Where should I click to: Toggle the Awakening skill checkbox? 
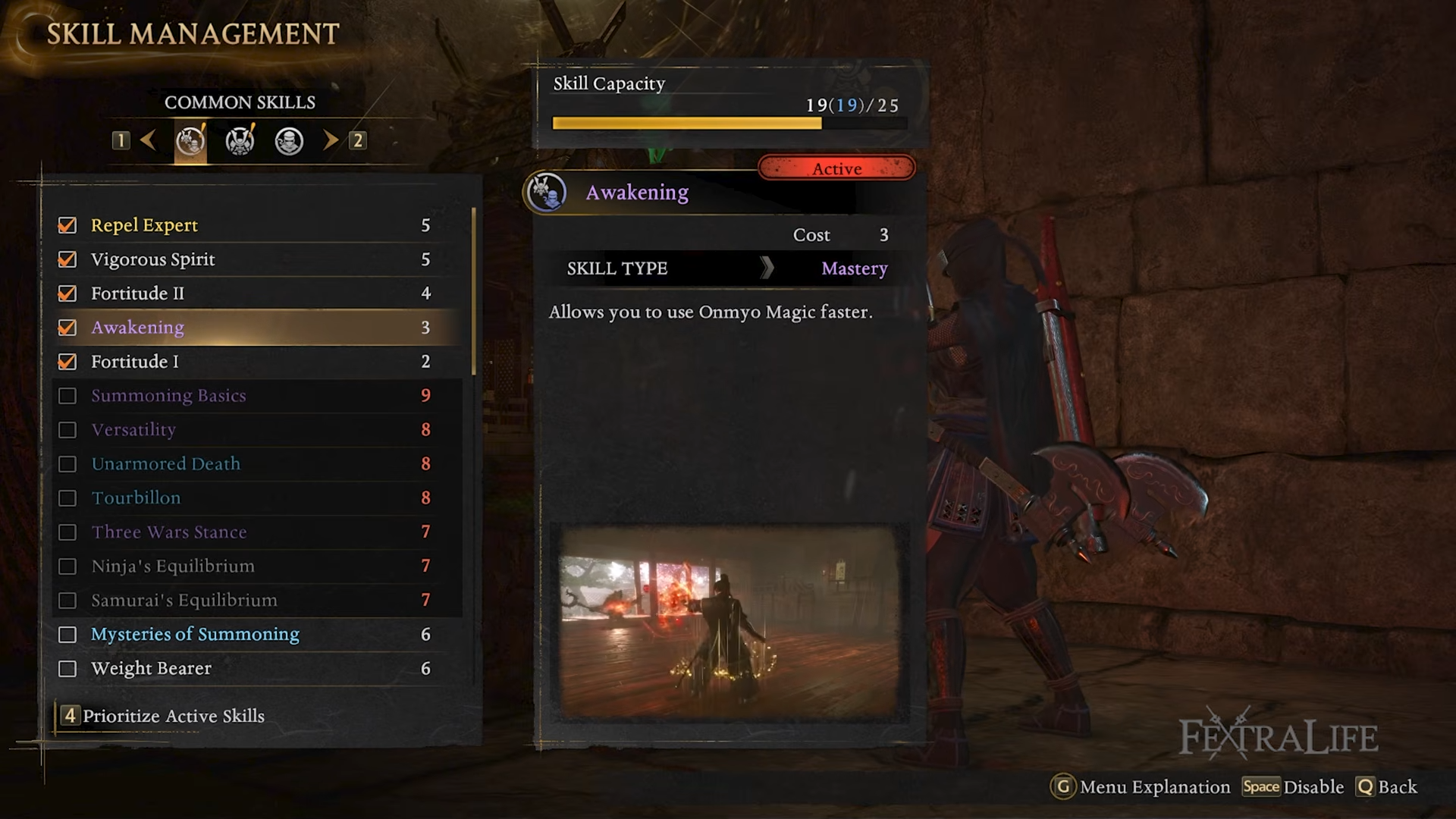point(67,328)
